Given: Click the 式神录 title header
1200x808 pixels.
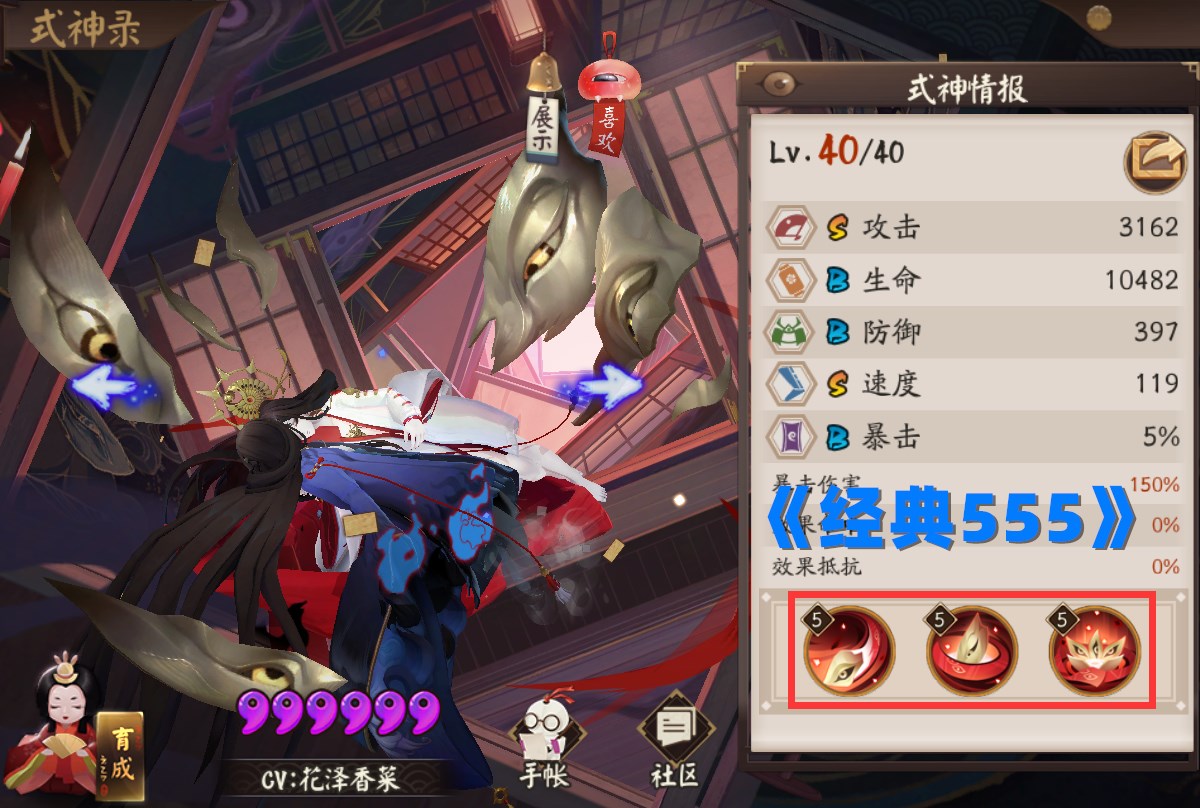Looking at the screenshot, I should pos(84,28).
